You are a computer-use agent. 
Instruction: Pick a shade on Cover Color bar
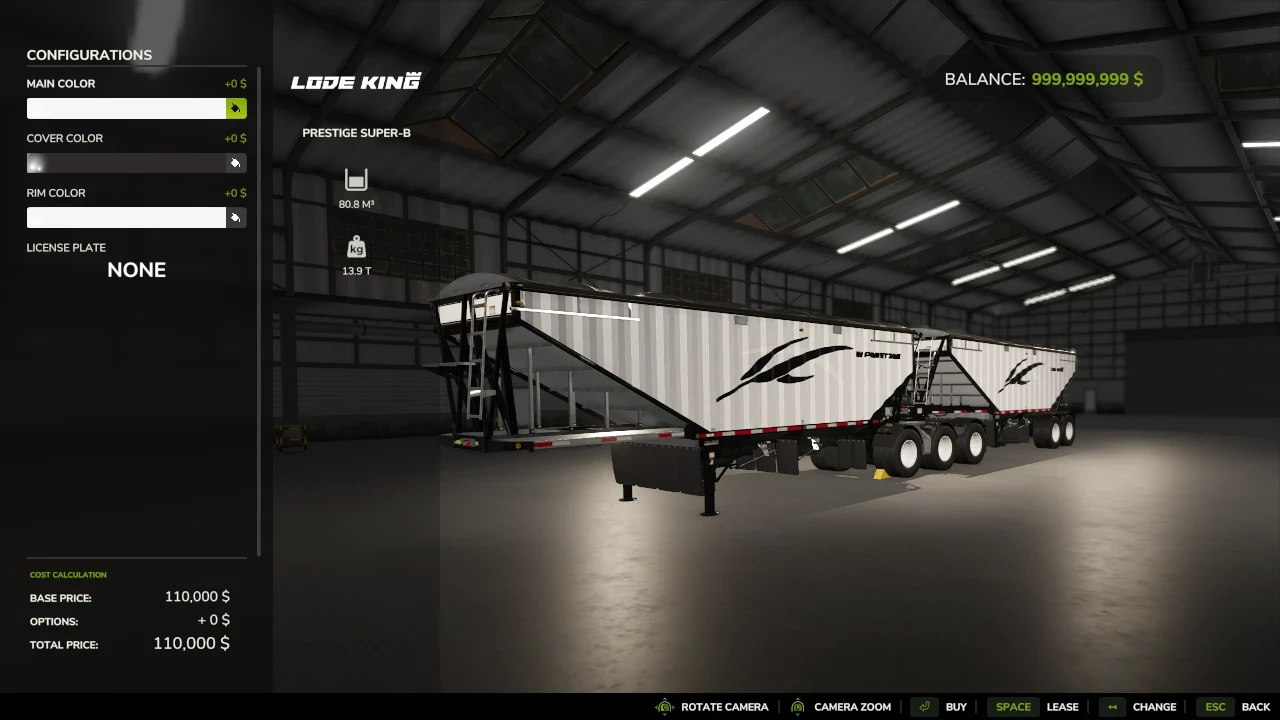click(126, 163)
